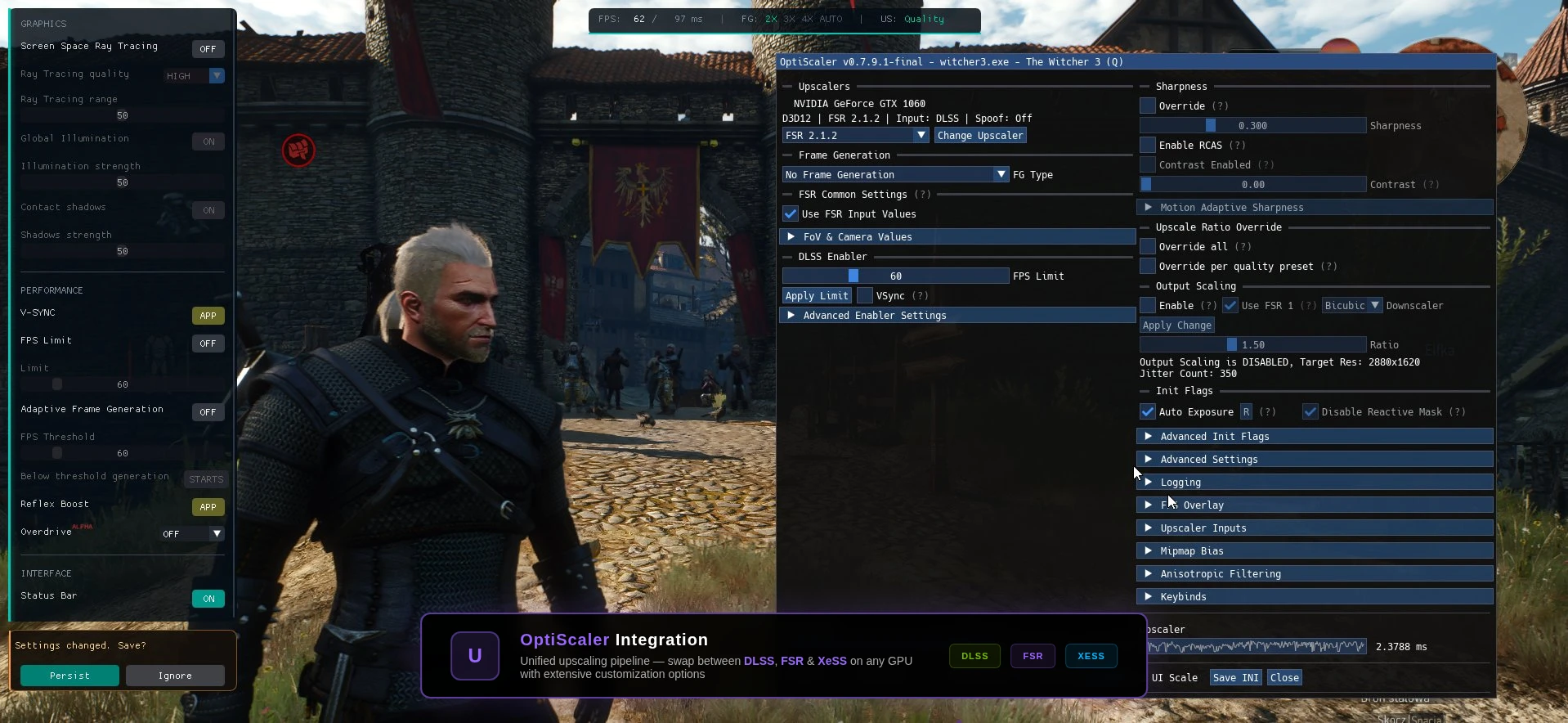
Task: Click the Change Upscaler button
Action: (979, 136)
